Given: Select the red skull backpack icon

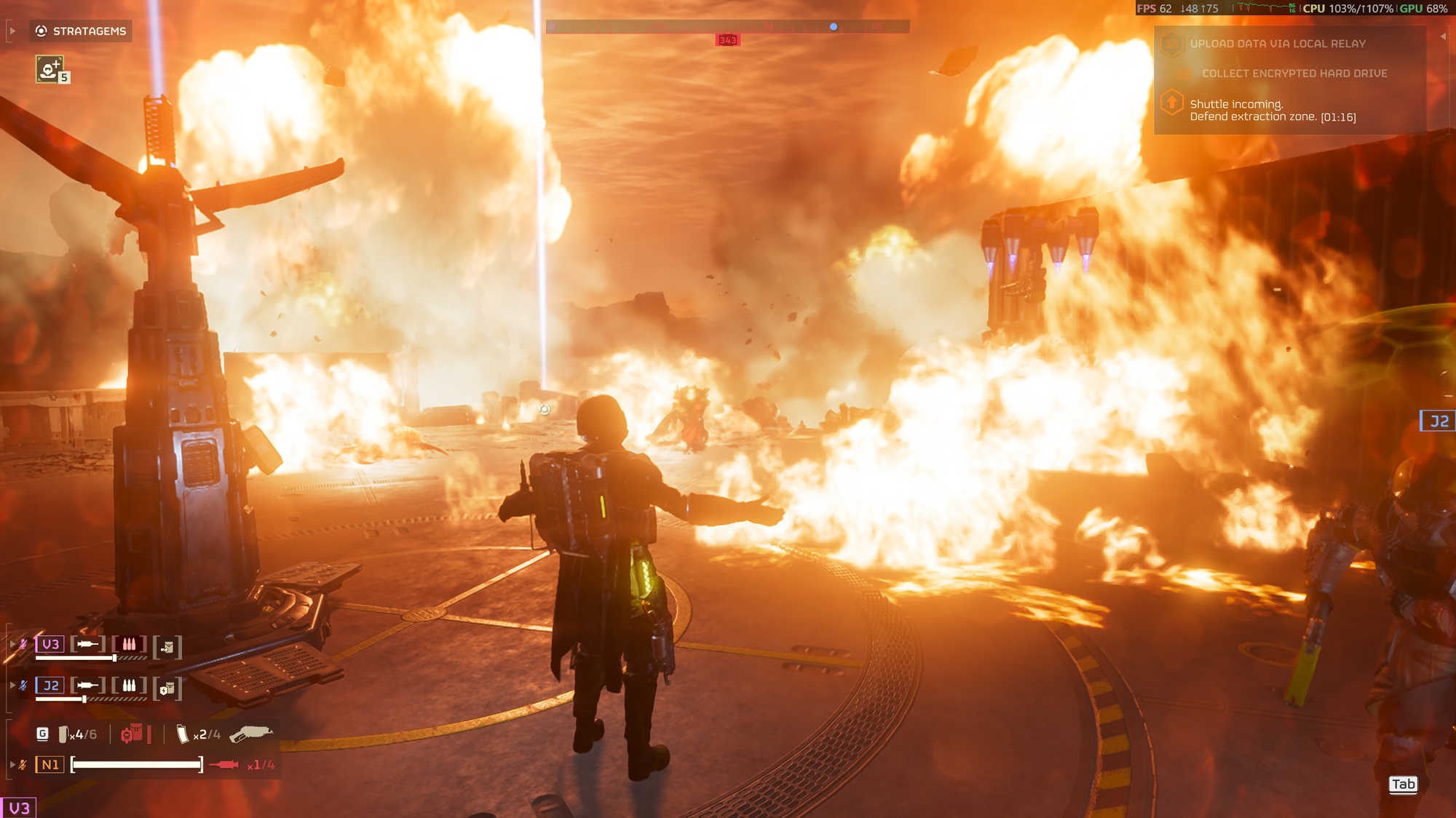Looking at the screenshot, I should click(132, 734).
